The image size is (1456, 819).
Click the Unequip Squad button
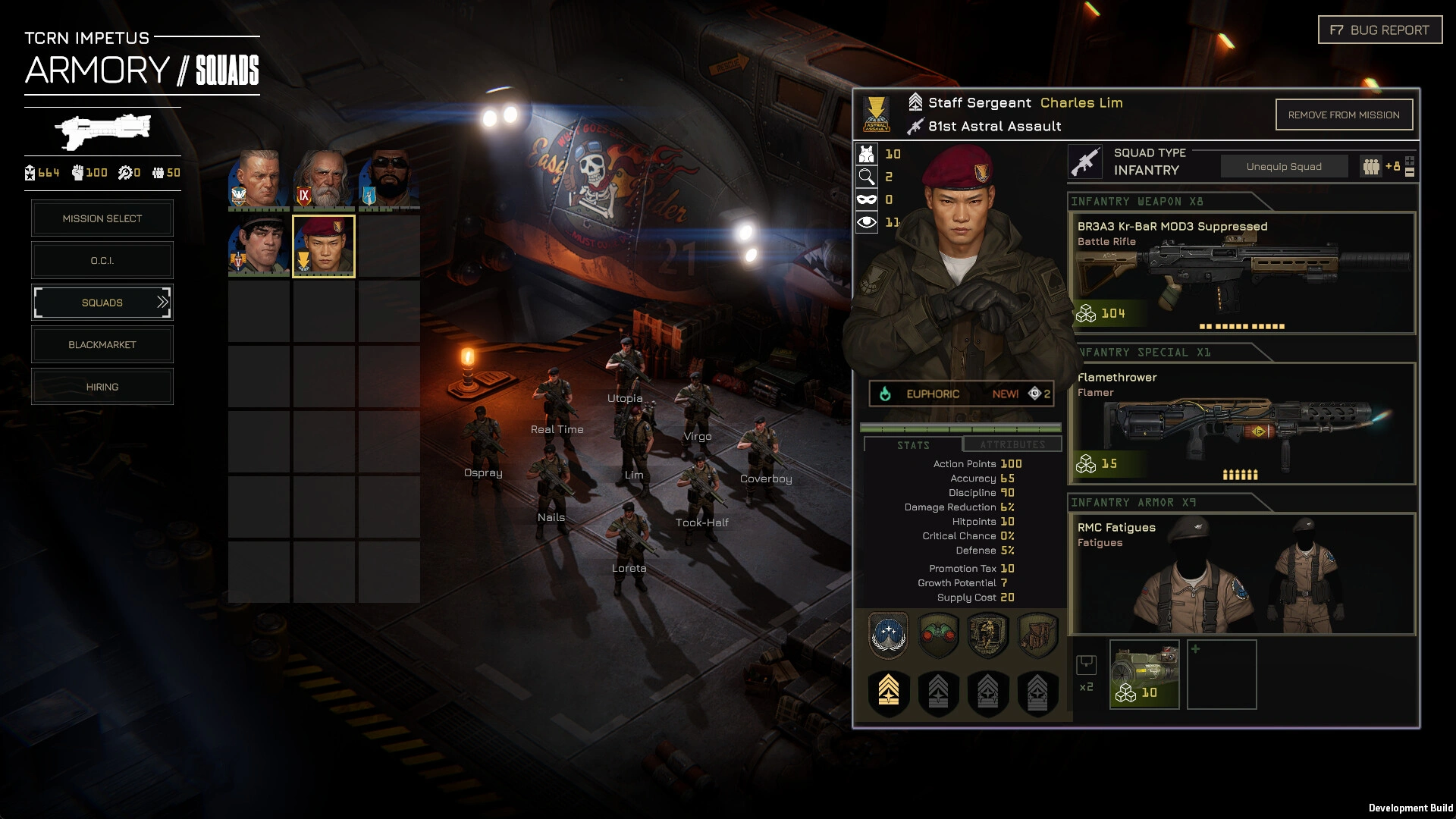coord(1284,165)
